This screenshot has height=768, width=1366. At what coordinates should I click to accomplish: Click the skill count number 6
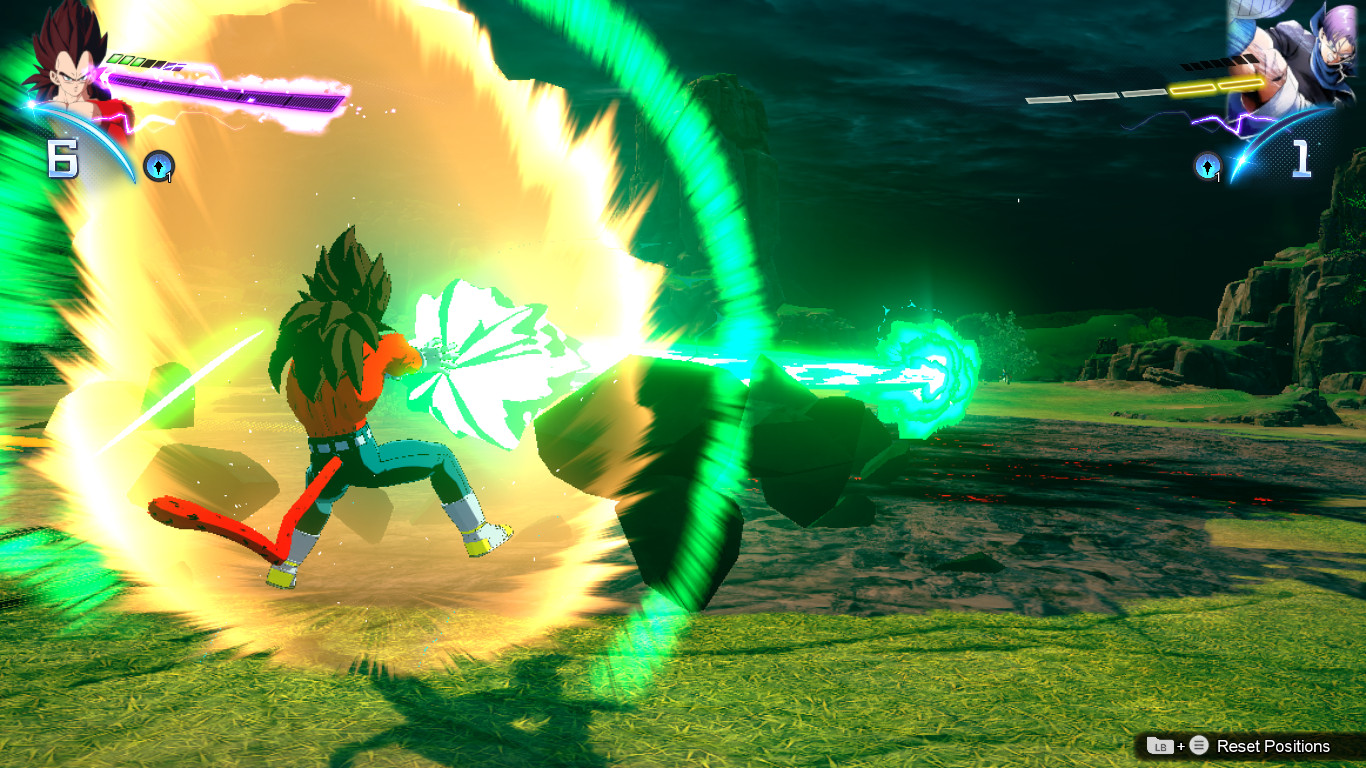point(63,155)
